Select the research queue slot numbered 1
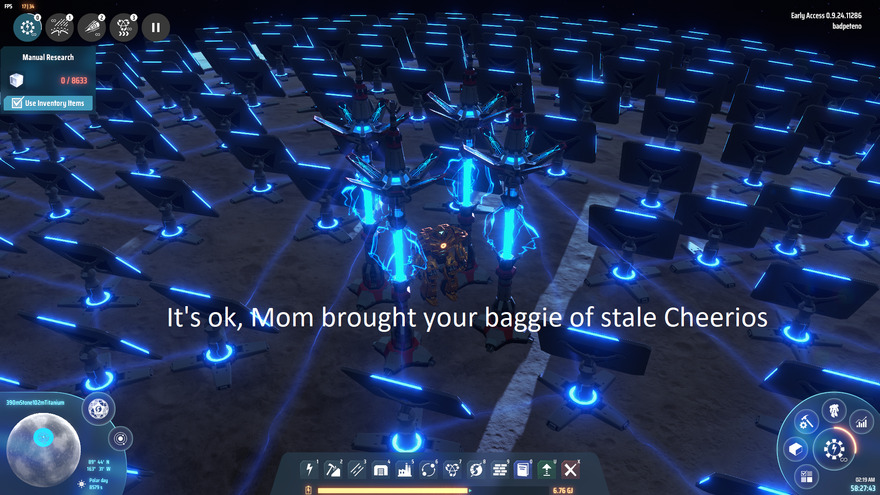 coord(59,27)
